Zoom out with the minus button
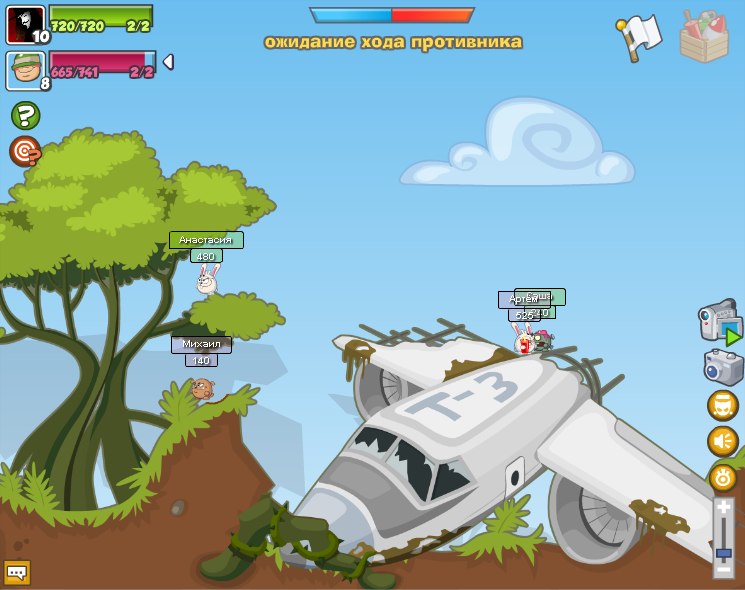The image size is (745, 590). click(x=723, y=568)
